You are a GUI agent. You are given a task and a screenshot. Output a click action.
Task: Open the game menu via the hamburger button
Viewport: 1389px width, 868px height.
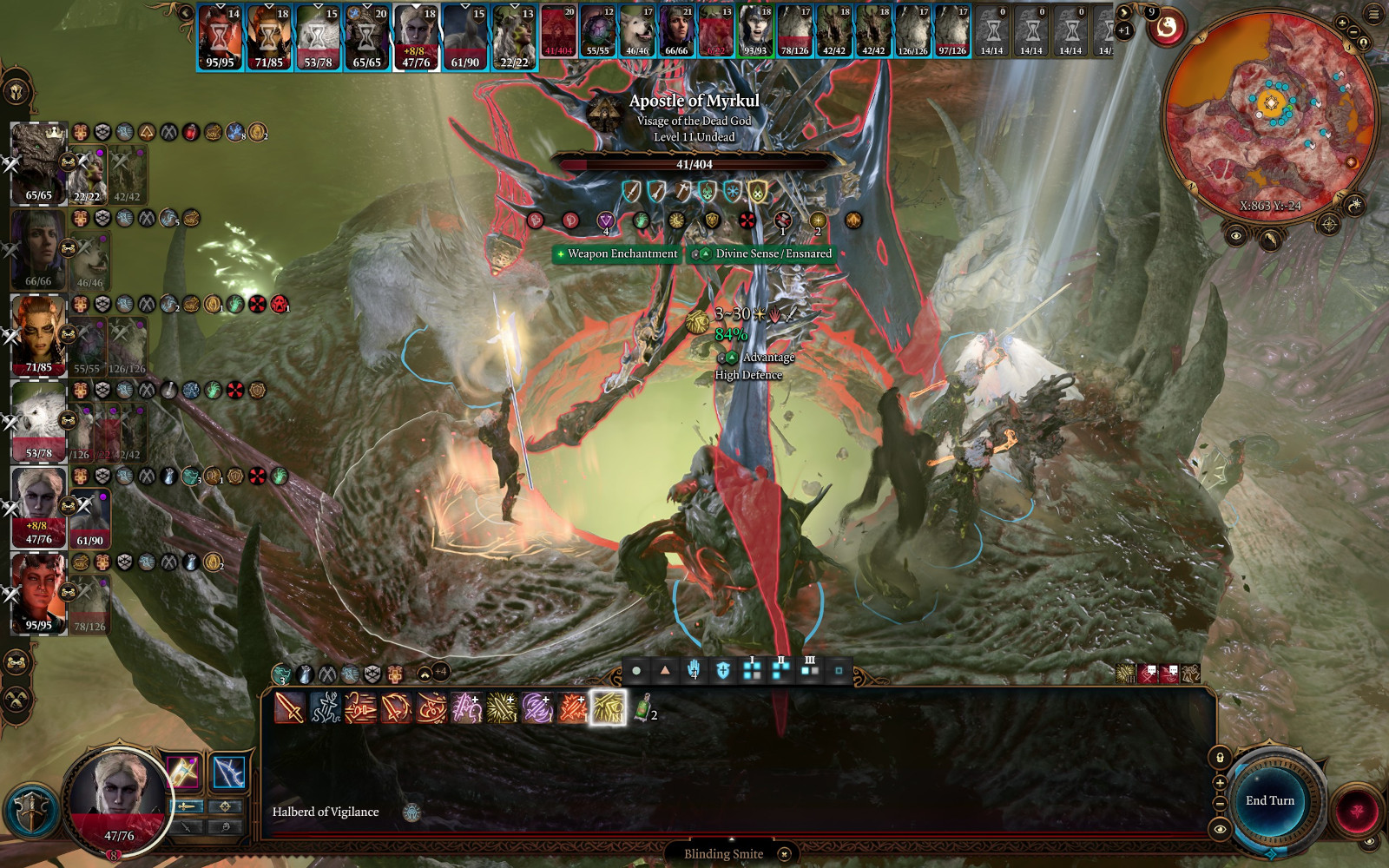point(1373,15)
